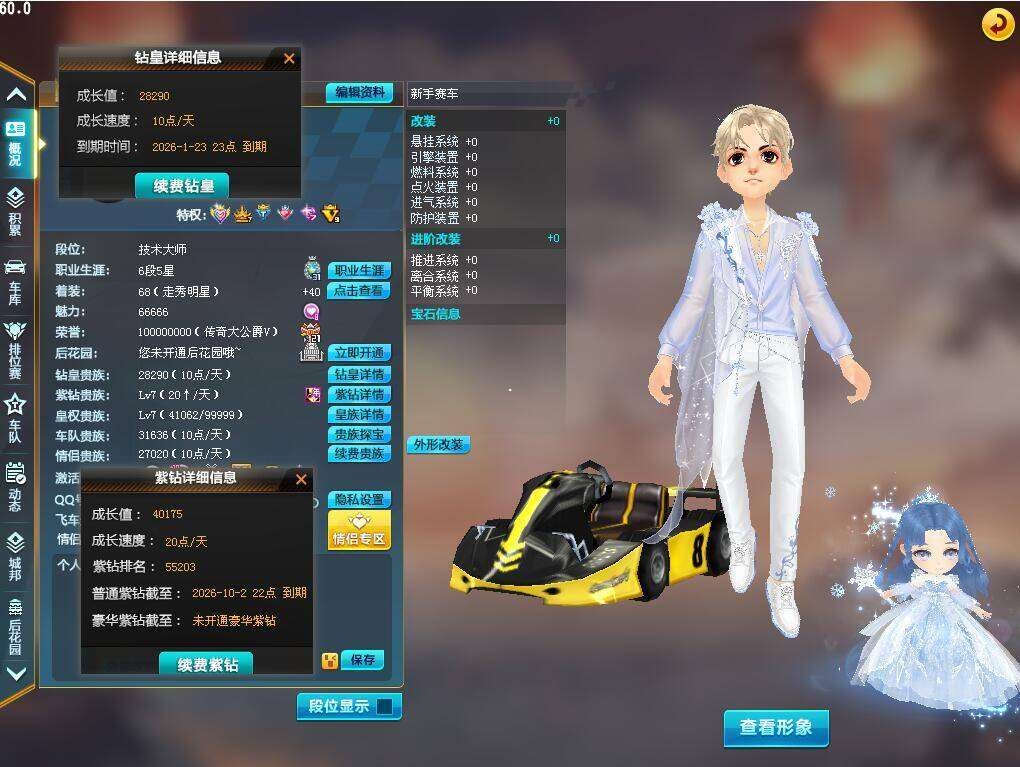Screen dimensions: 1020x767
Task: Show 钻皇详情 details
Action: click(359, 374)
